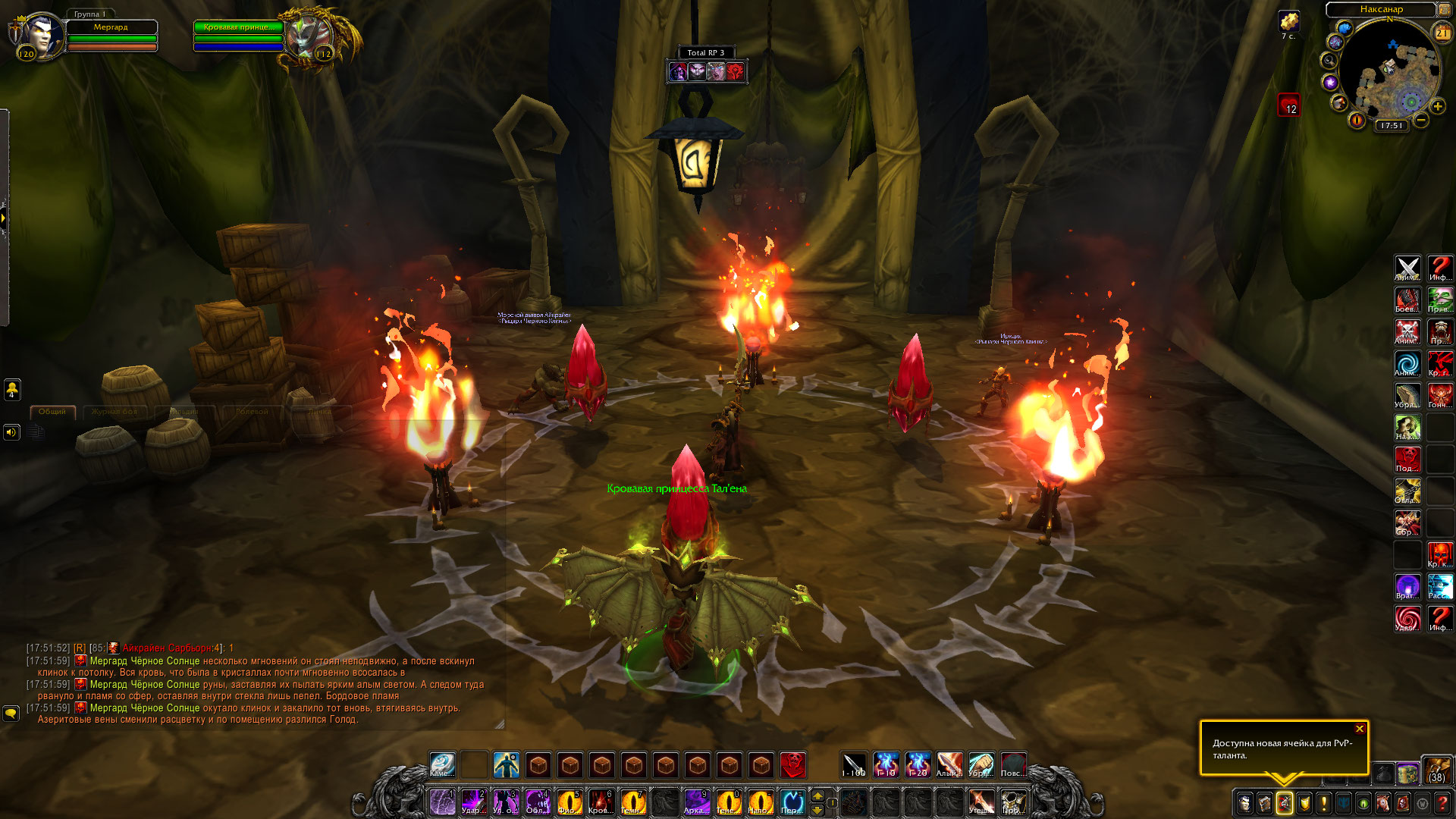Zoom in on the minimap
1456x819 pixels.
pos(1437,107)
